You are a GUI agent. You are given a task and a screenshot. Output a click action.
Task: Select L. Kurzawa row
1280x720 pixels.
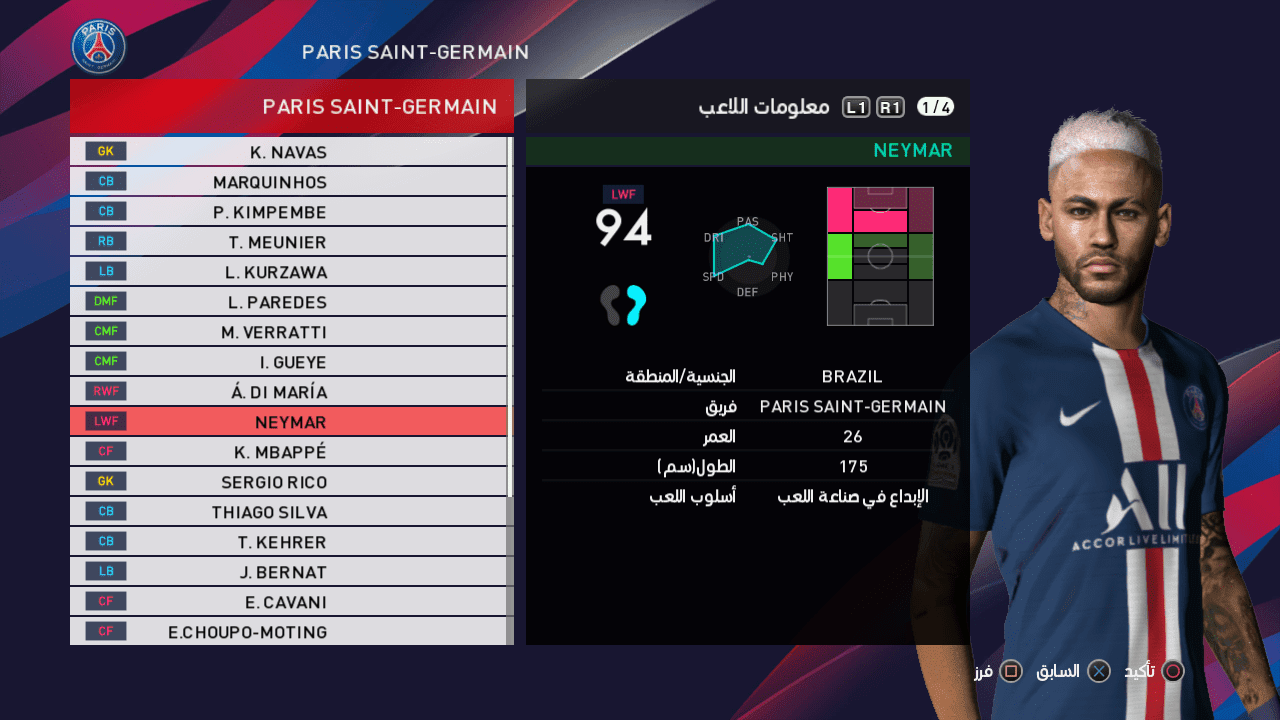289,272
